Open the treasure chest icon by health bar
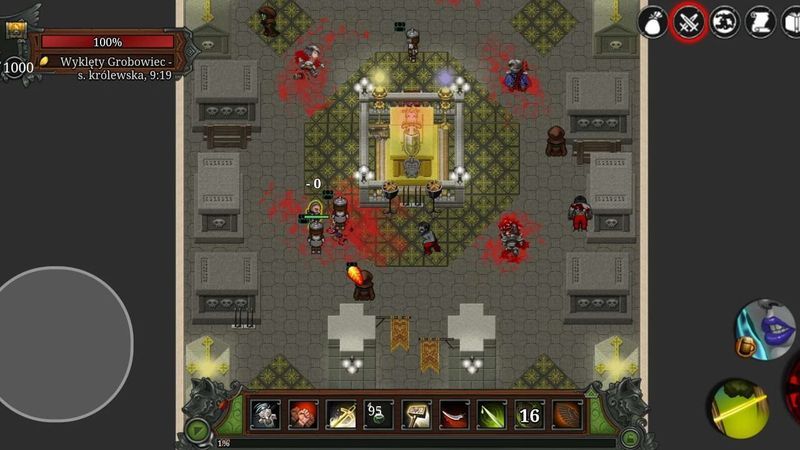The height and width of the screenshot is (450, 800). (x=17, y=29)
